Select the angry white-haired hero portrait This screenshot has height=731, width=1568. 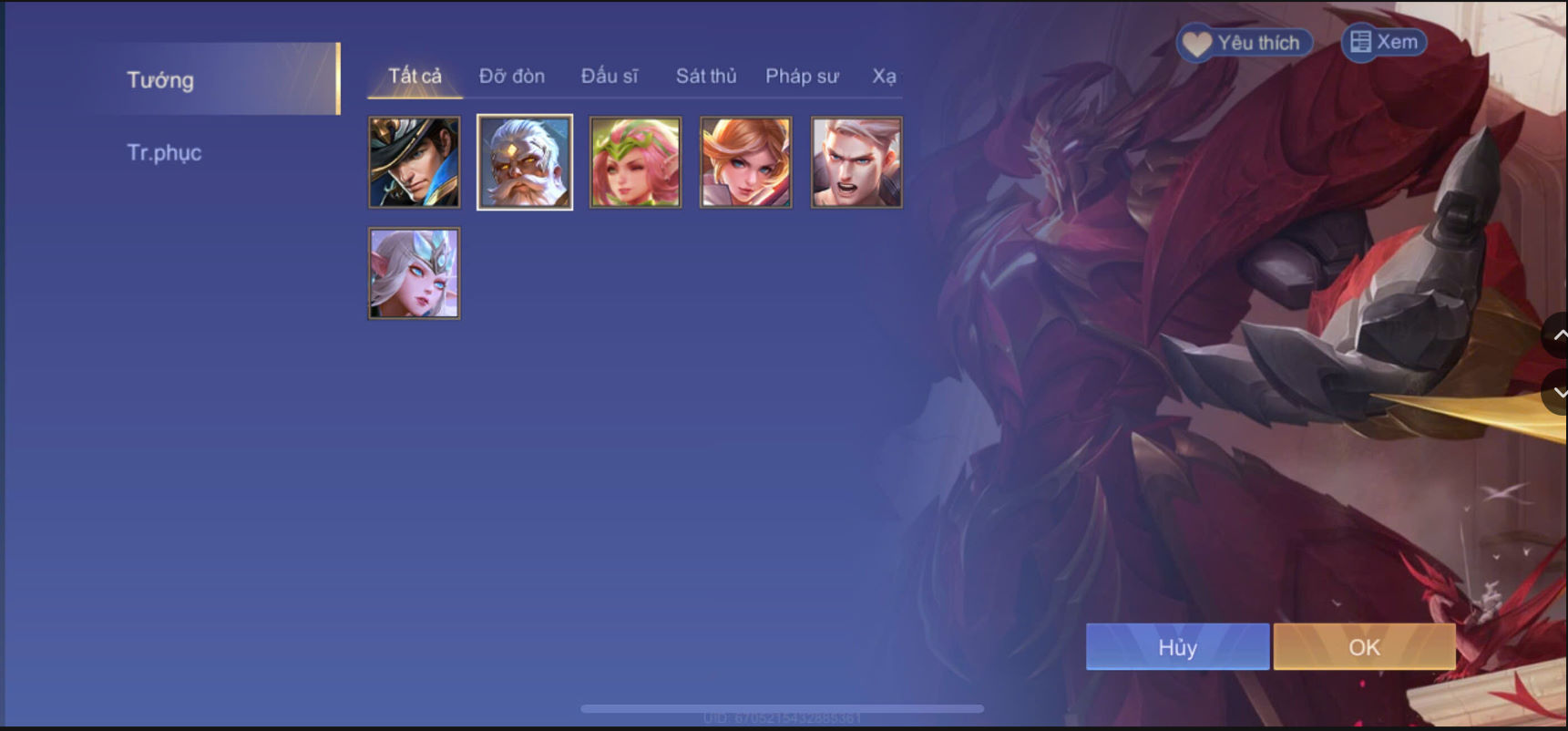click(x=856, y=162)
